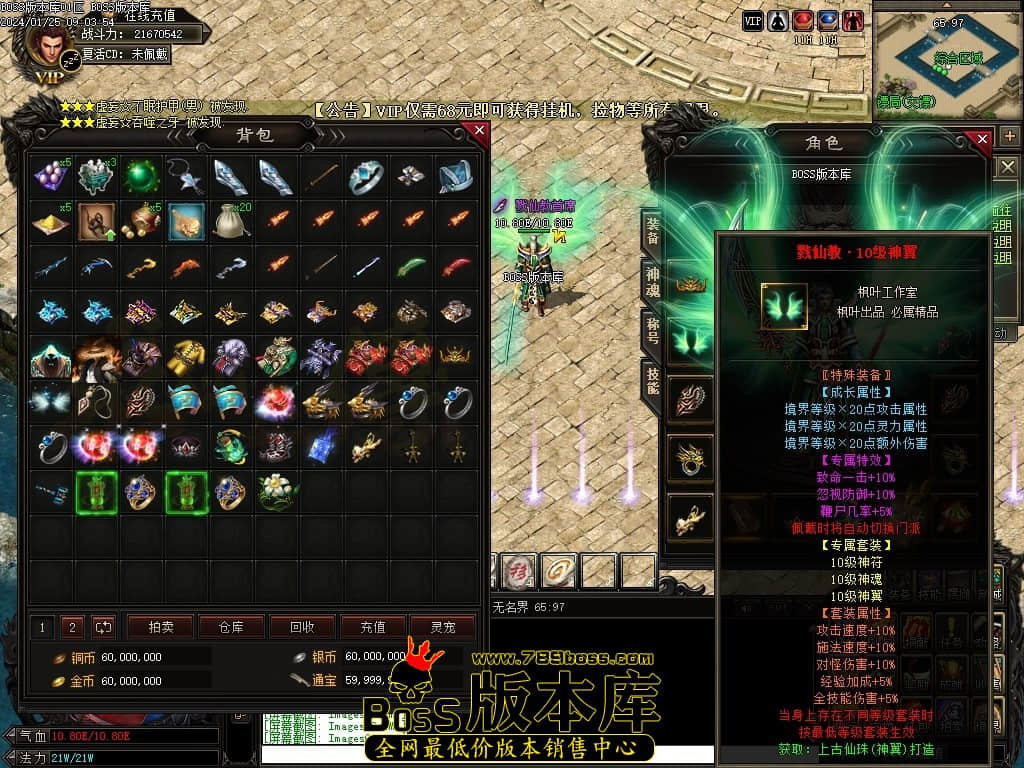
Task: Select the white flower item in the bag
Action: point(275,489)
